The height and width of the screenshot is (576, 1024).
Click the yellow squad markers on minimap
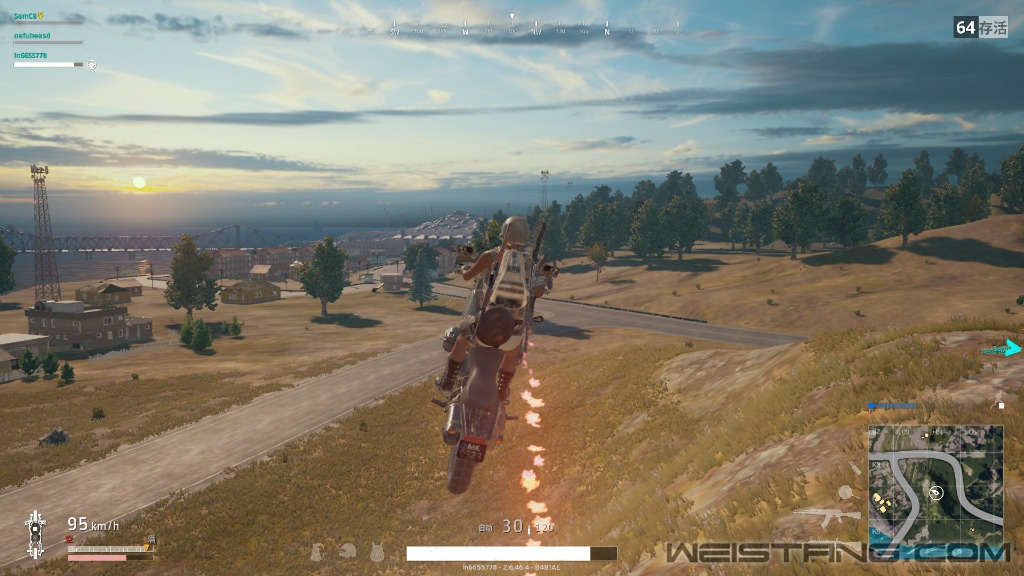click(x=881, y=501)
